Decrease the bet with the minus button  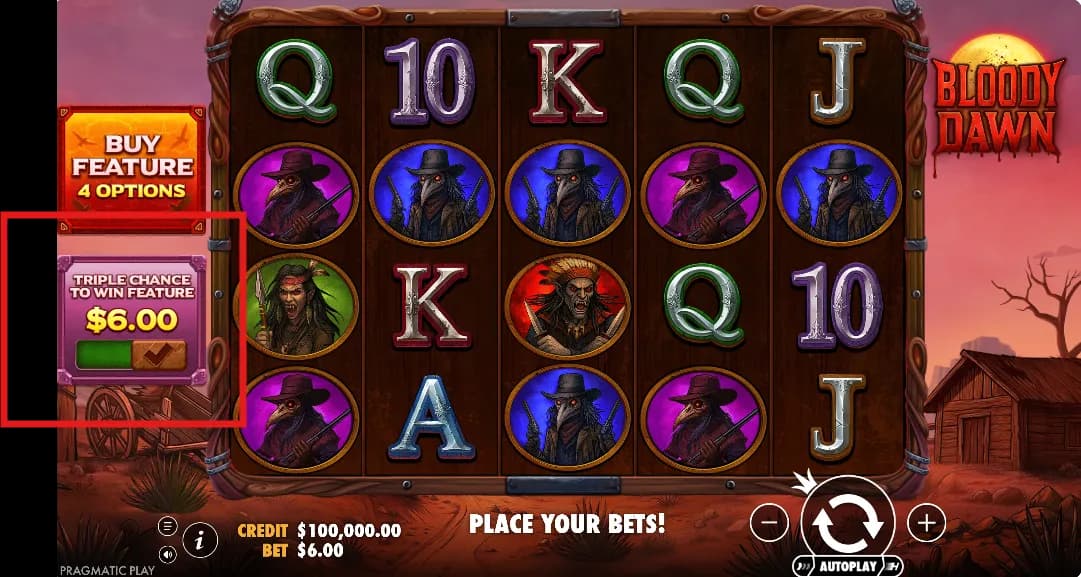tap(769, 522)
